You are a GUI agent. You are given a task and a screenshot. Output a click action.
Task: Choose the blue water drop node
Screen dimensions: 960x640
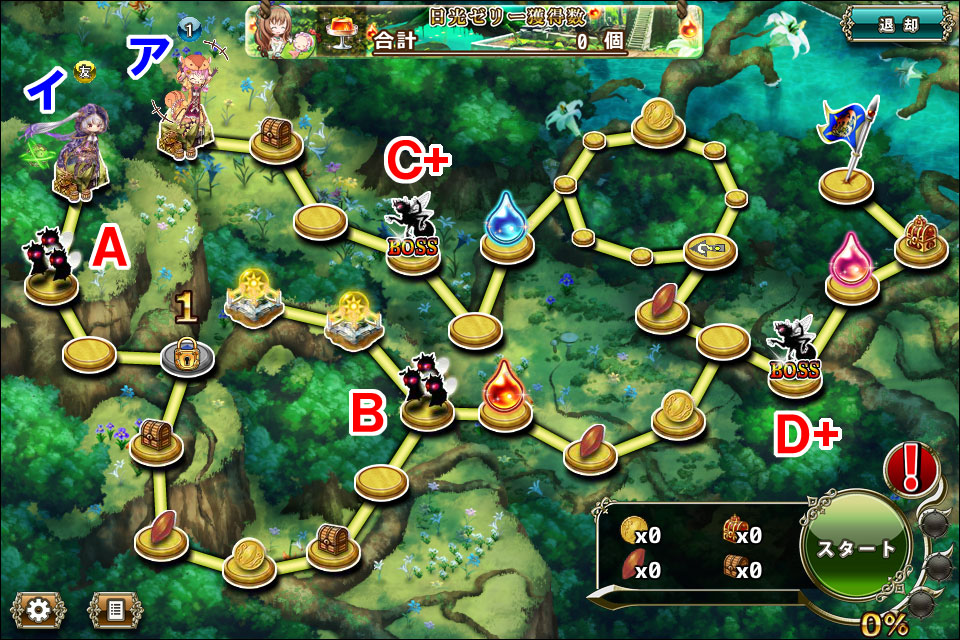click(x=506, y=228)
